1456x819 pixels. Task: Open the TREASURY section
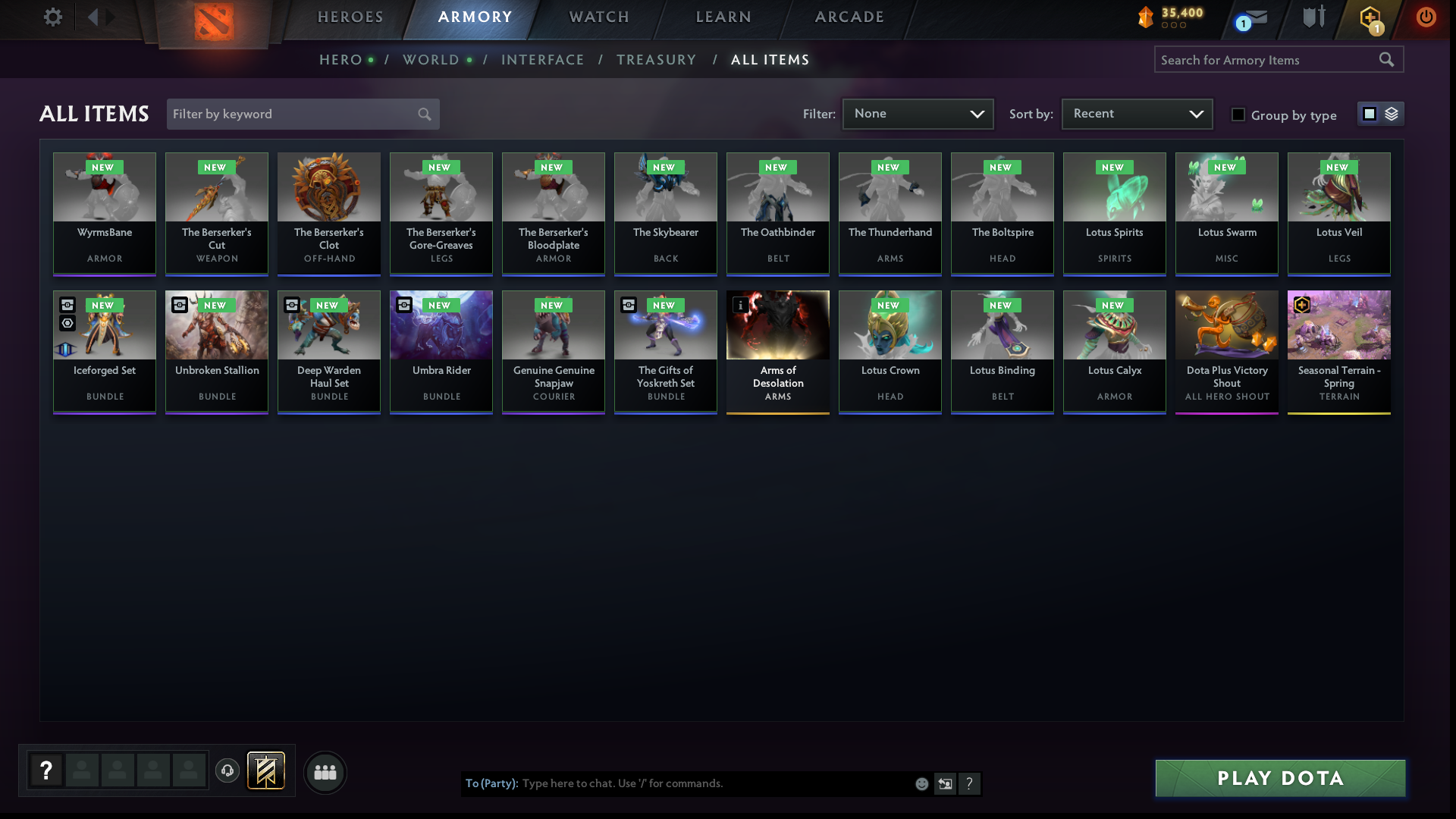click(x=657, y=59)
